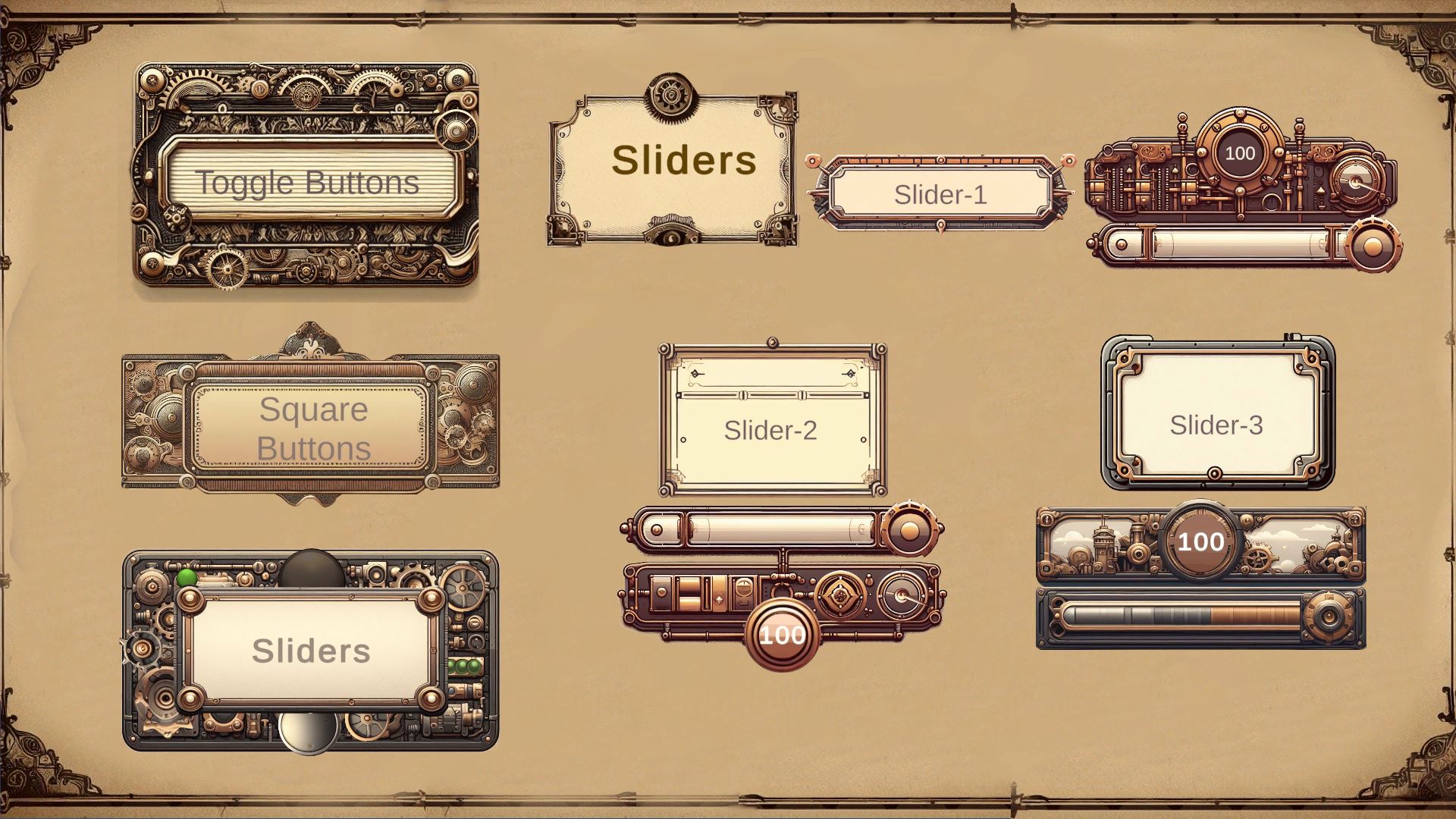1456x819 pixels.
Task: Open the Toggle Buttons panel
Action: 307,182
